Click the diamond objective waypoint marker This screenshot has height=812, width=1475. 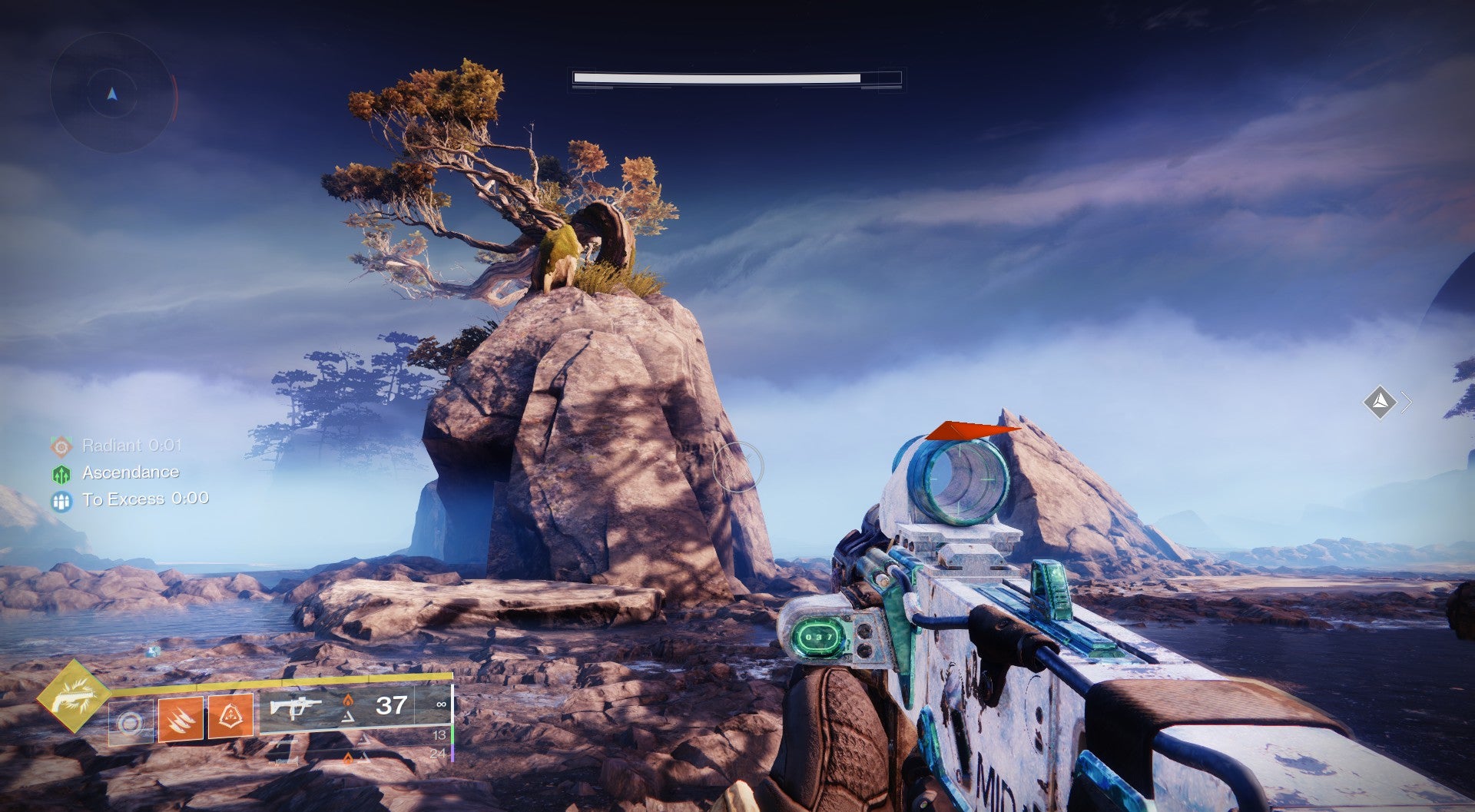click(1380, 401)
